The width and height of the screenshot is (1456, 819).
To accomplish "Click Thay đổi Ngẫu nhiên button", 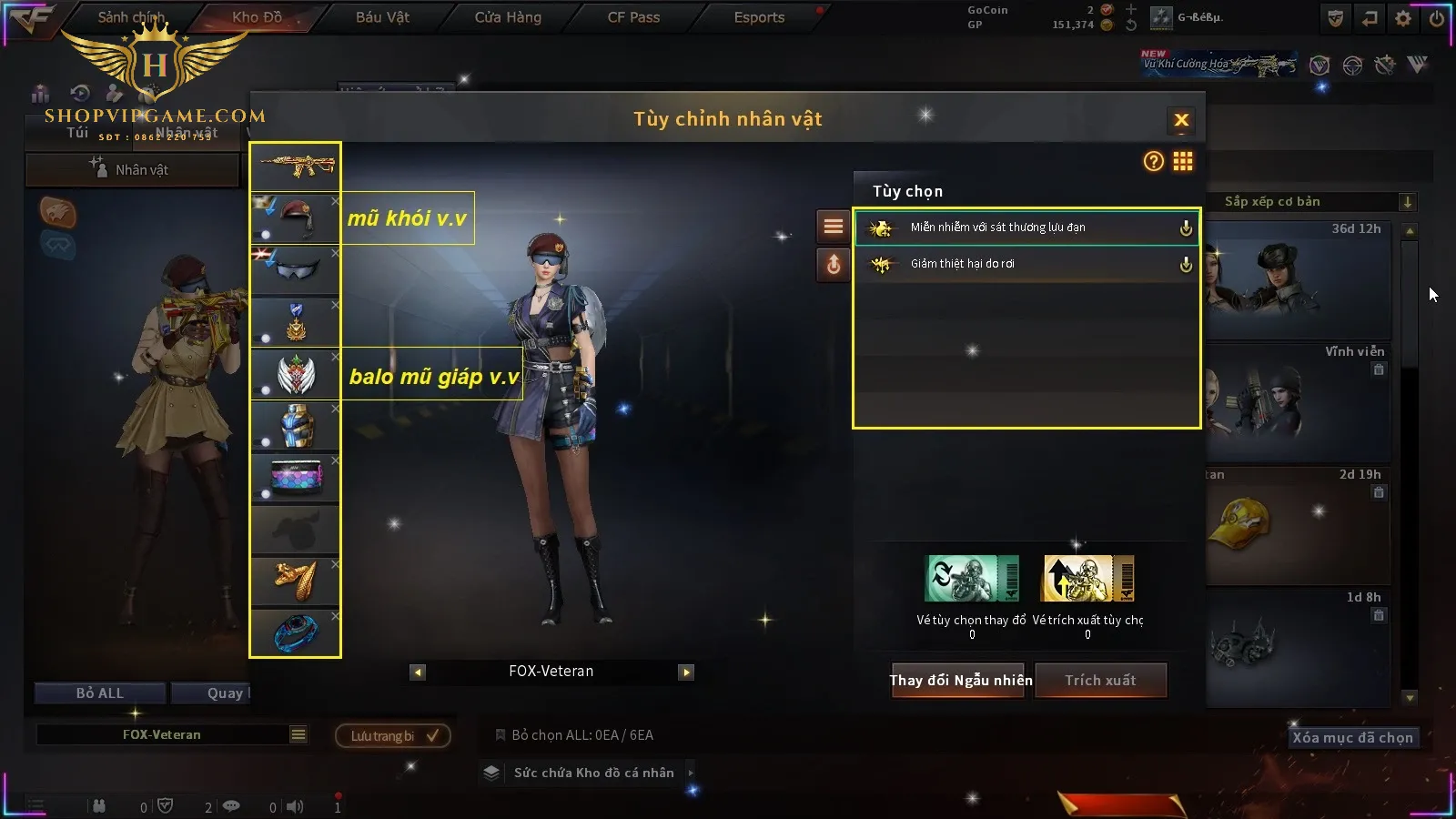I will (960, 681).
